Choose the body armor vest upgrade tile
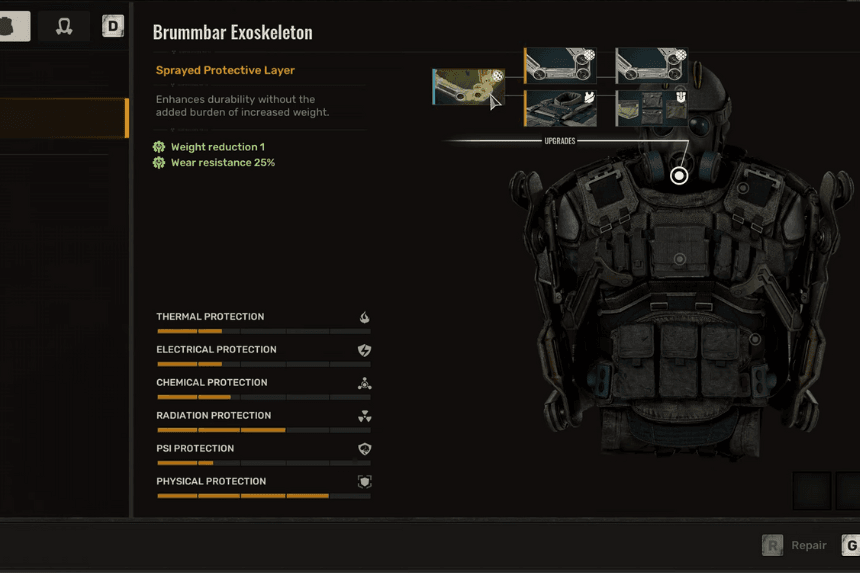The height and width of the screenshot is (573, 860). click(x=561, y=108)
